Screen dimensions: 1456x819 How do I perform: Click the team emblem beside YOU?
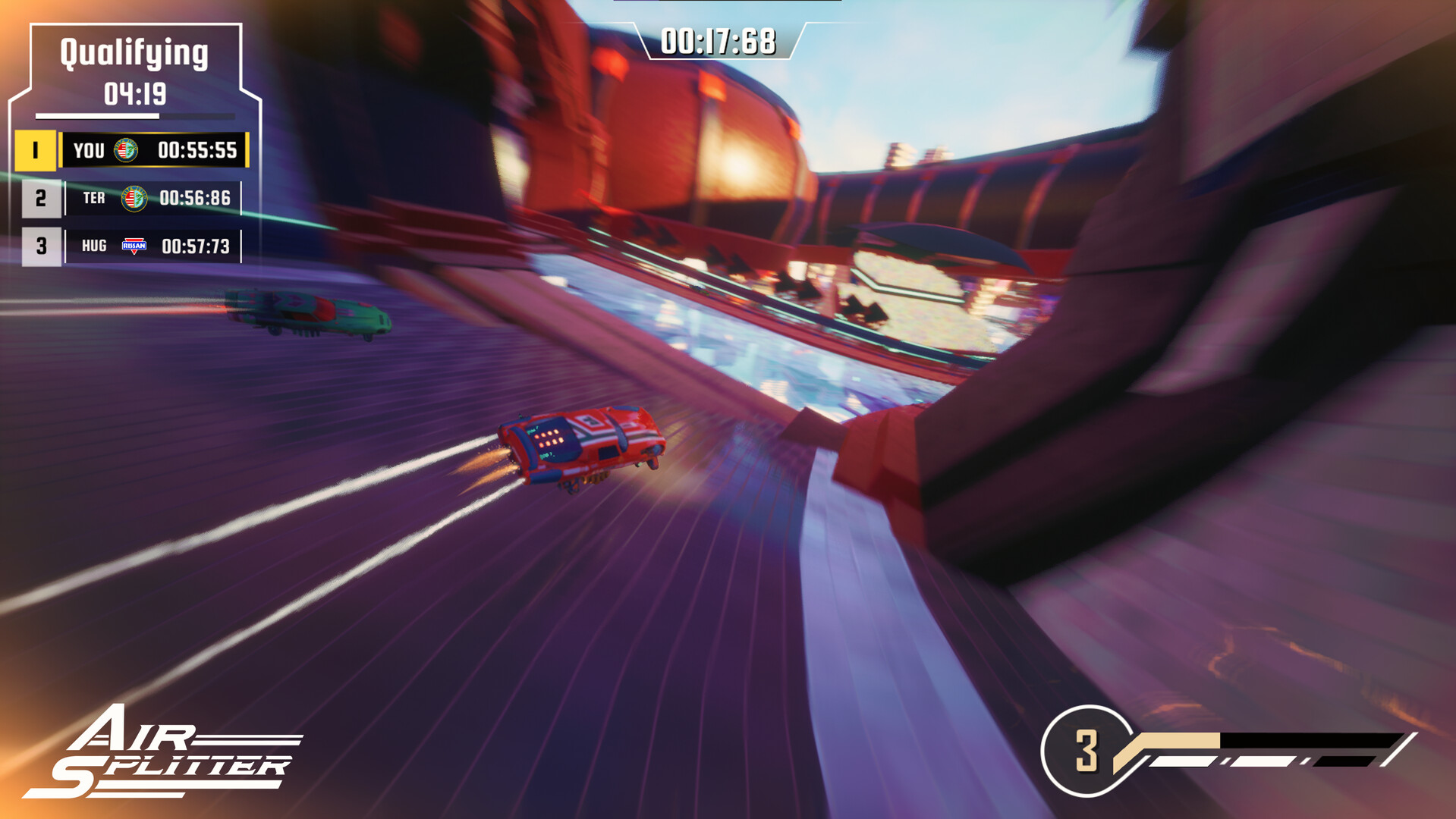(x=127, y=150)
